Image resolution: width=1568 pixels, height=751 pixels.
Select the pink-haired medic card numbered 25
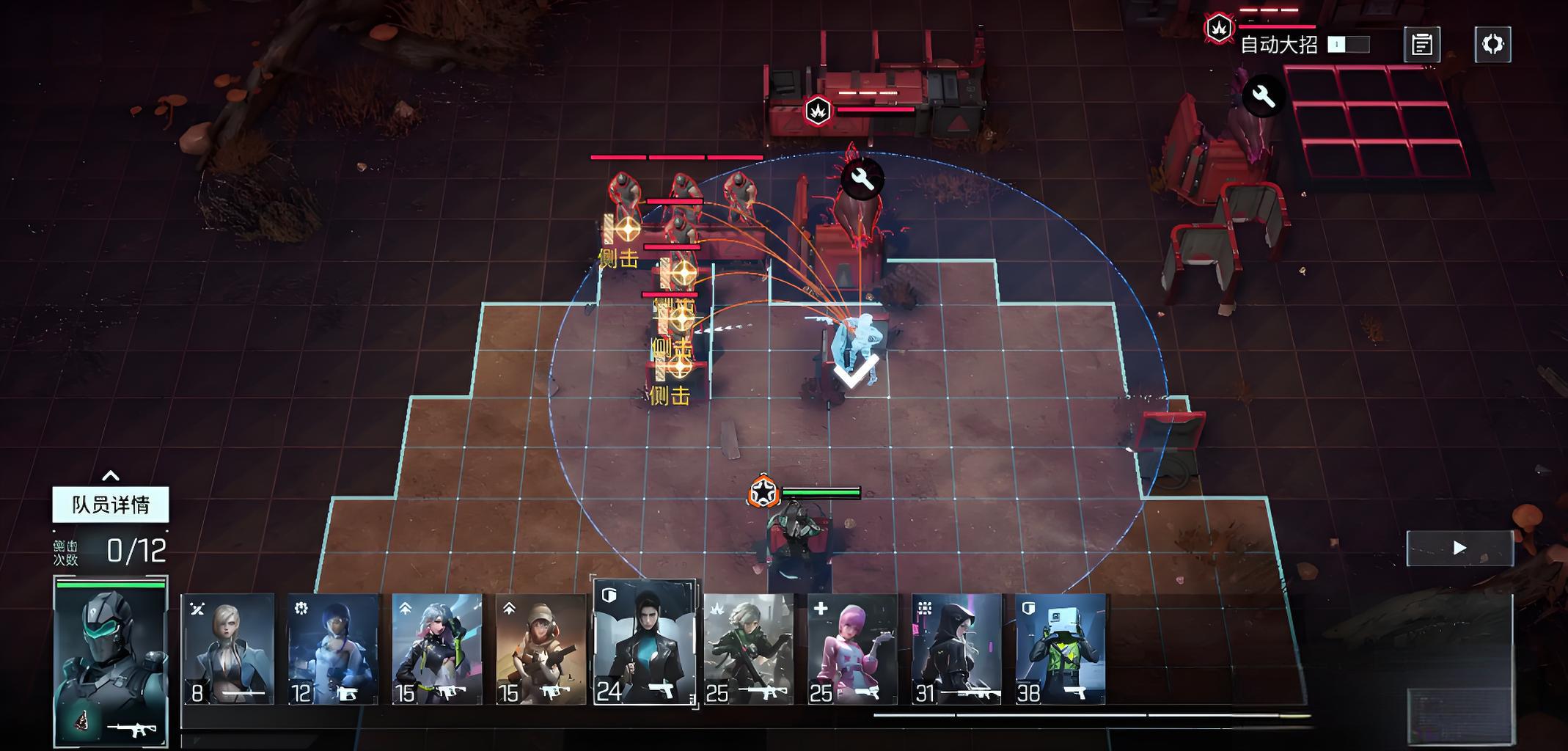[852, 649]
